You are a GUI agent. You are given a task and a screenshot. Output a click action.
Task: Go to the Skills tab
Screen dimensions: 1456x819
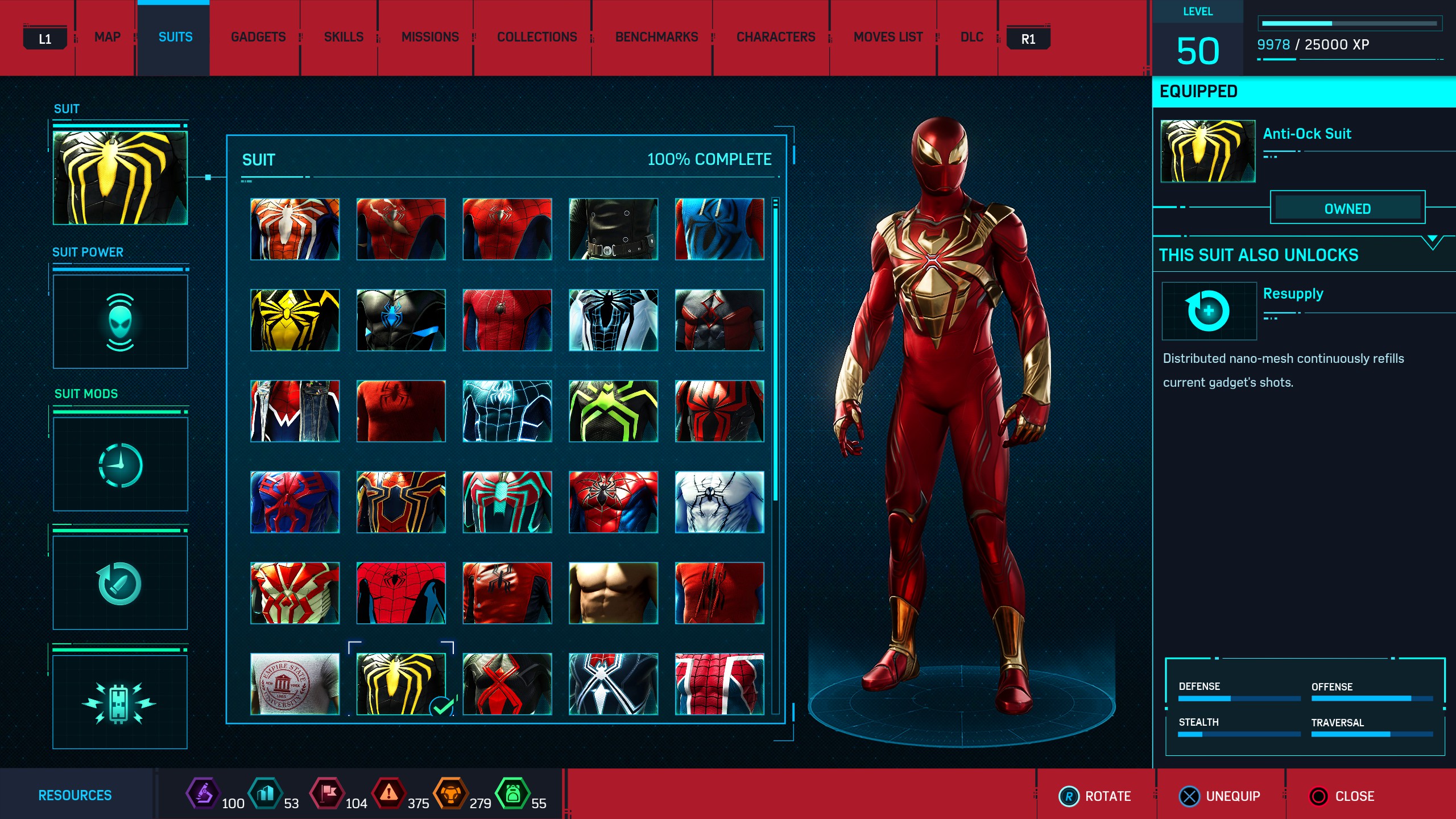(344, 38)
